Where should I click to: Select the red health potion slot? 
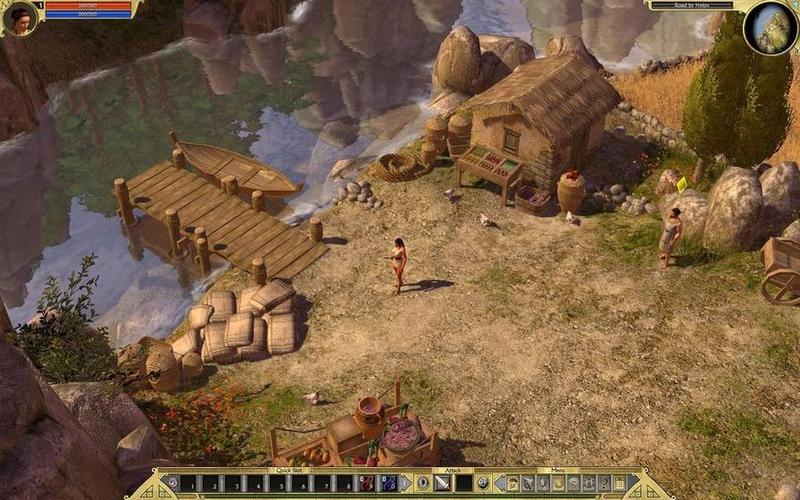[367, 484]
